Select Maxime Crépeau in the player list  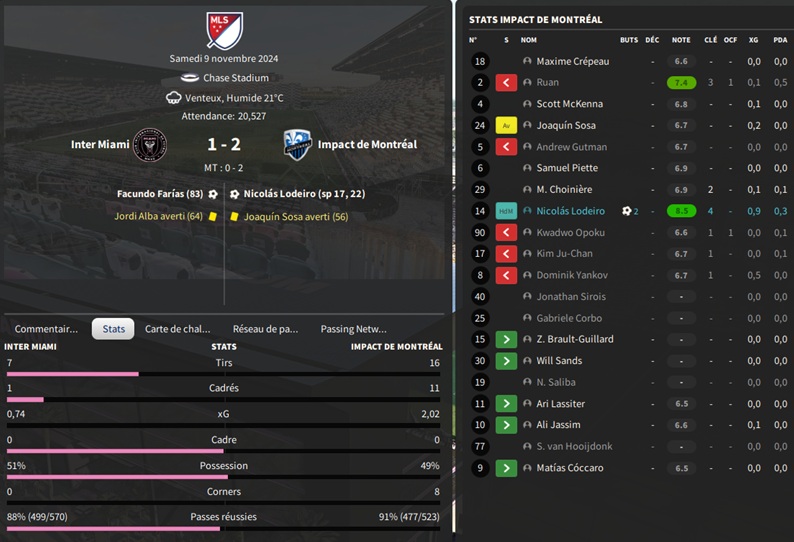tap(572, 62)
